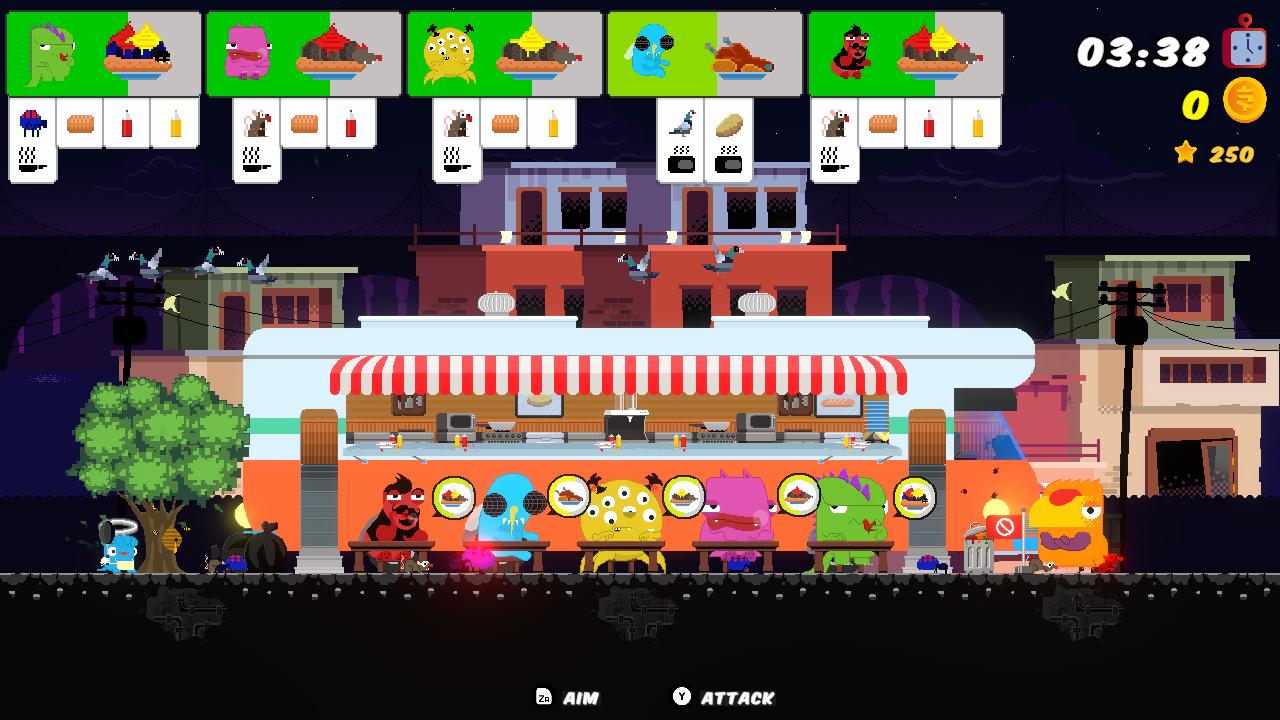Click the 03:38 countdown timer display
The height and width of the screenshot is (720, 1280).
(x=1143, y=52)
